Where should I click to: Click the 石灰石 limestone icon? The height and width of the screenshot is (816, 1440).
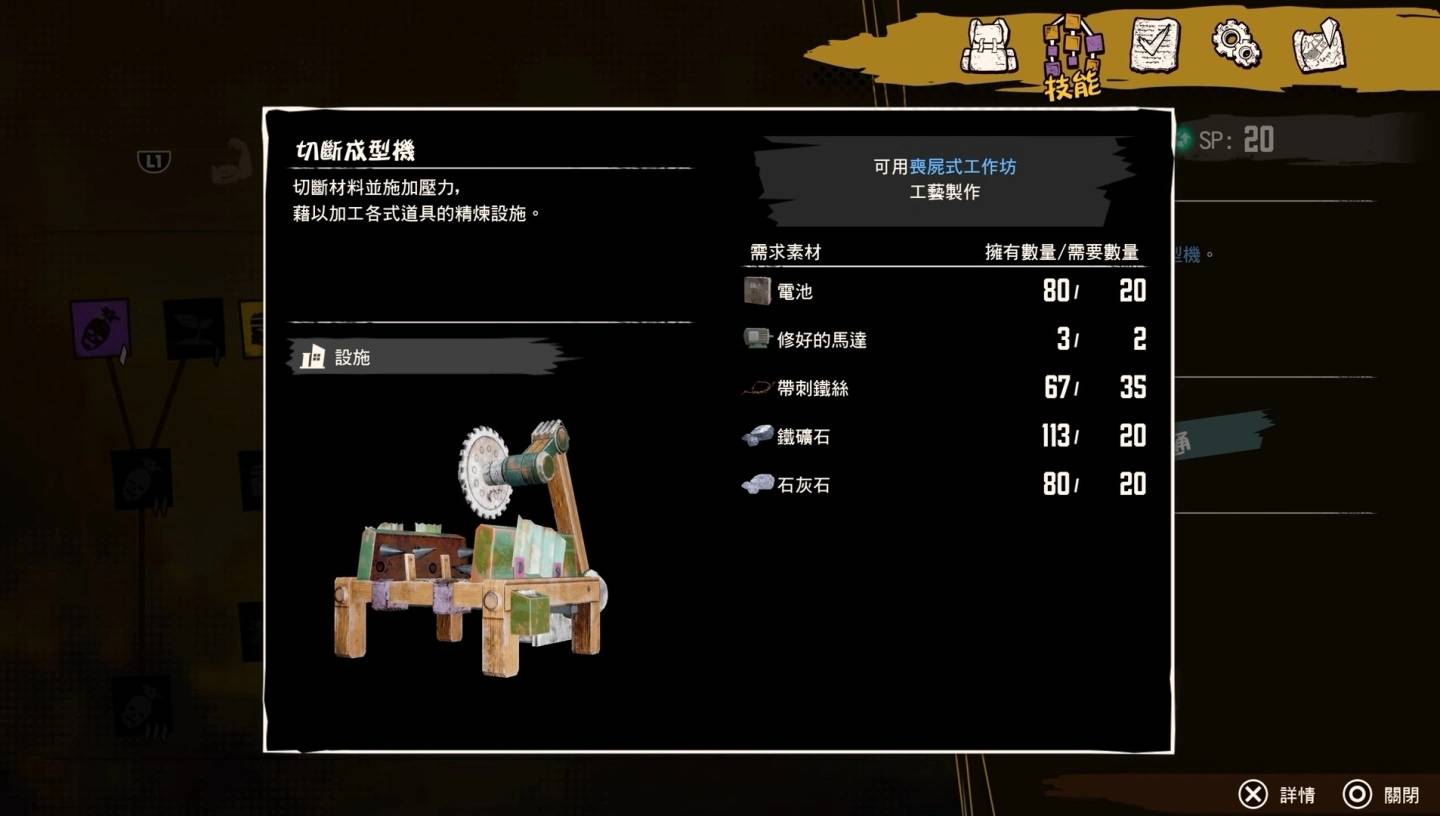click(x=757, y=484)
